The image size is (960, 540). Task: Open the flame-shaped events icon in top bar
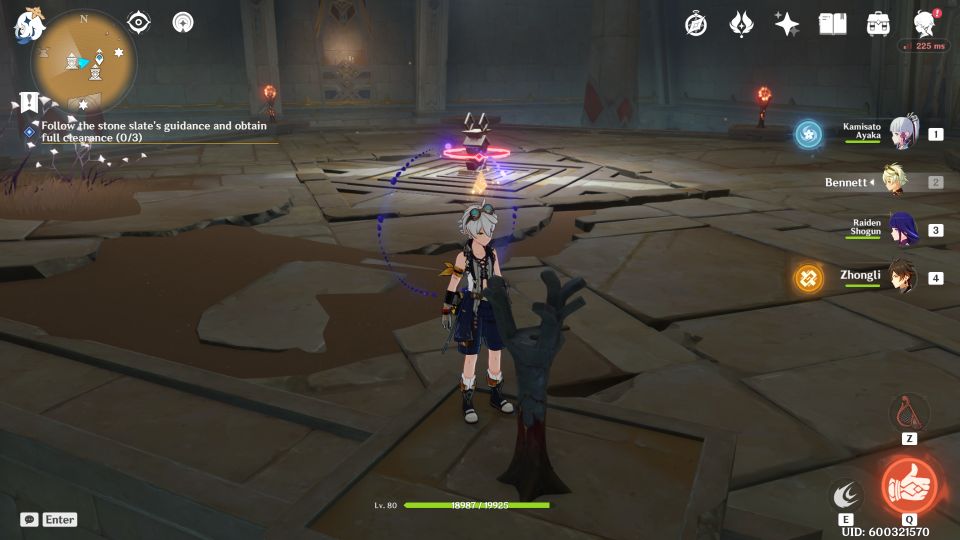coord(741,24)
